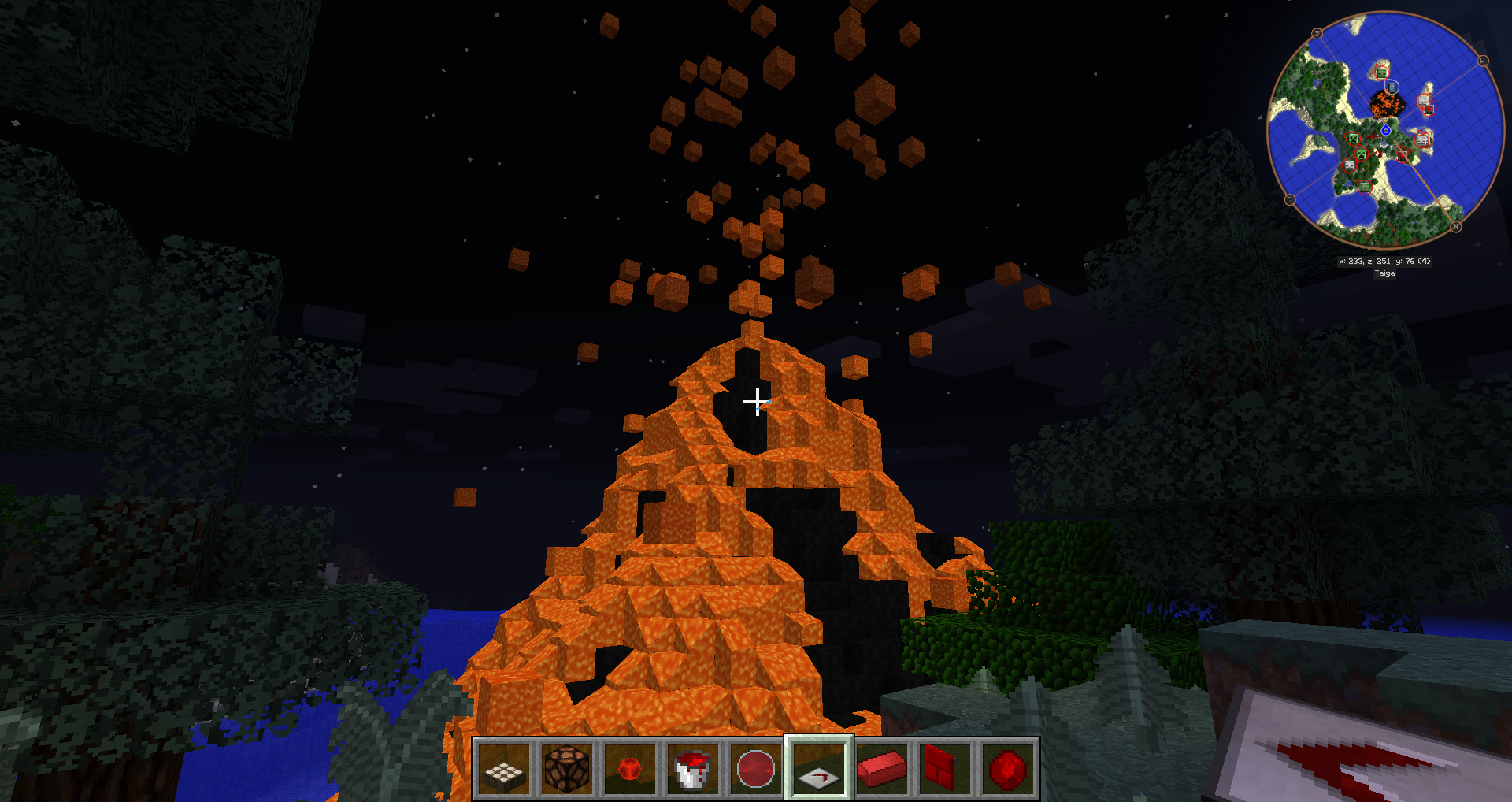The image size is (1512, 802).
Task: Click the blue player marker on the minimap
Action: pos(1386,130)
